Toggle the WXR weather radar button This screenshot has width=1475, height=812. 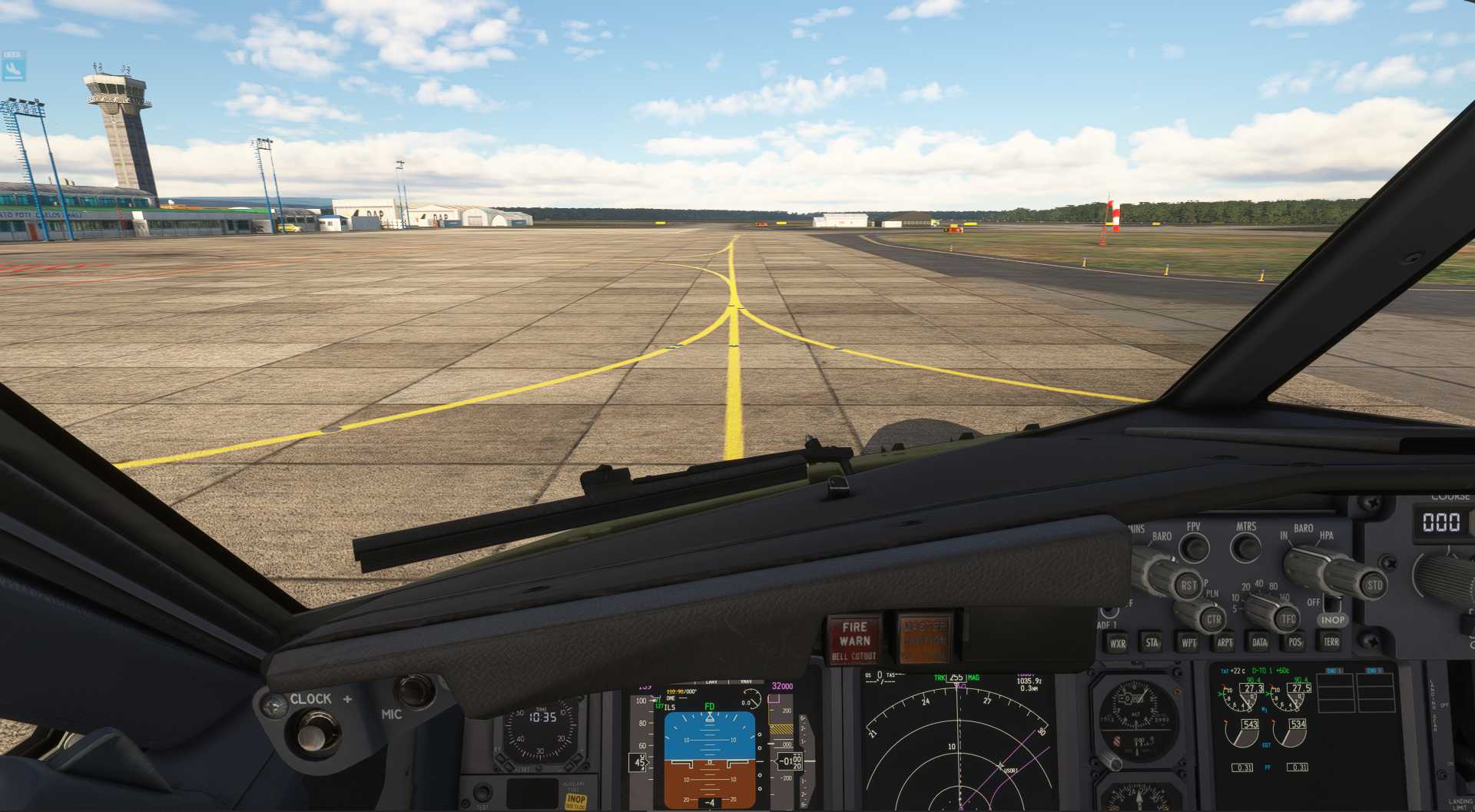tap(1117, 643)
